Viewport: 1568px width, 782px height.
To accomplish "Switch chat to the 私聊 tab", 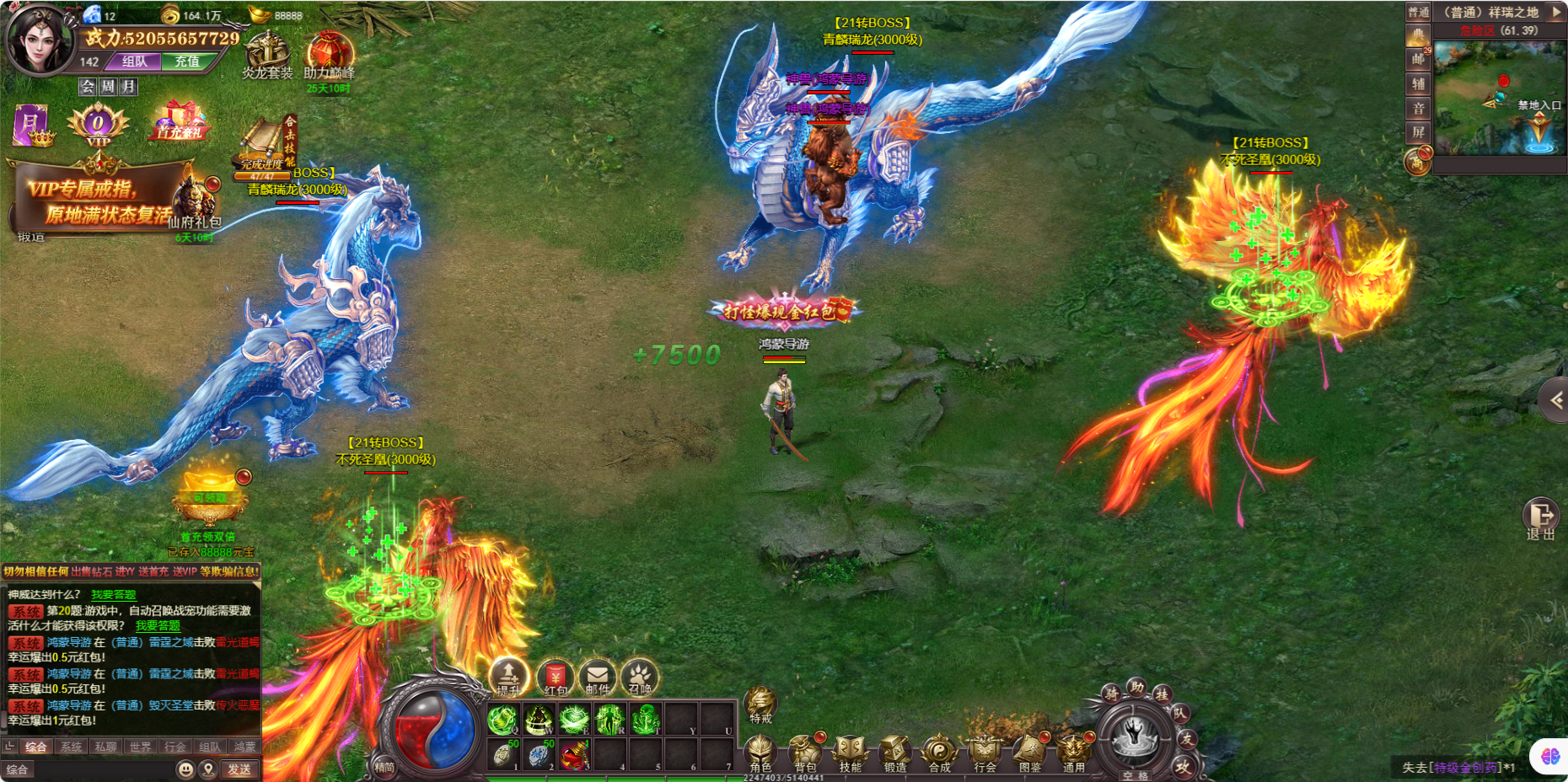I will point(106,747).
